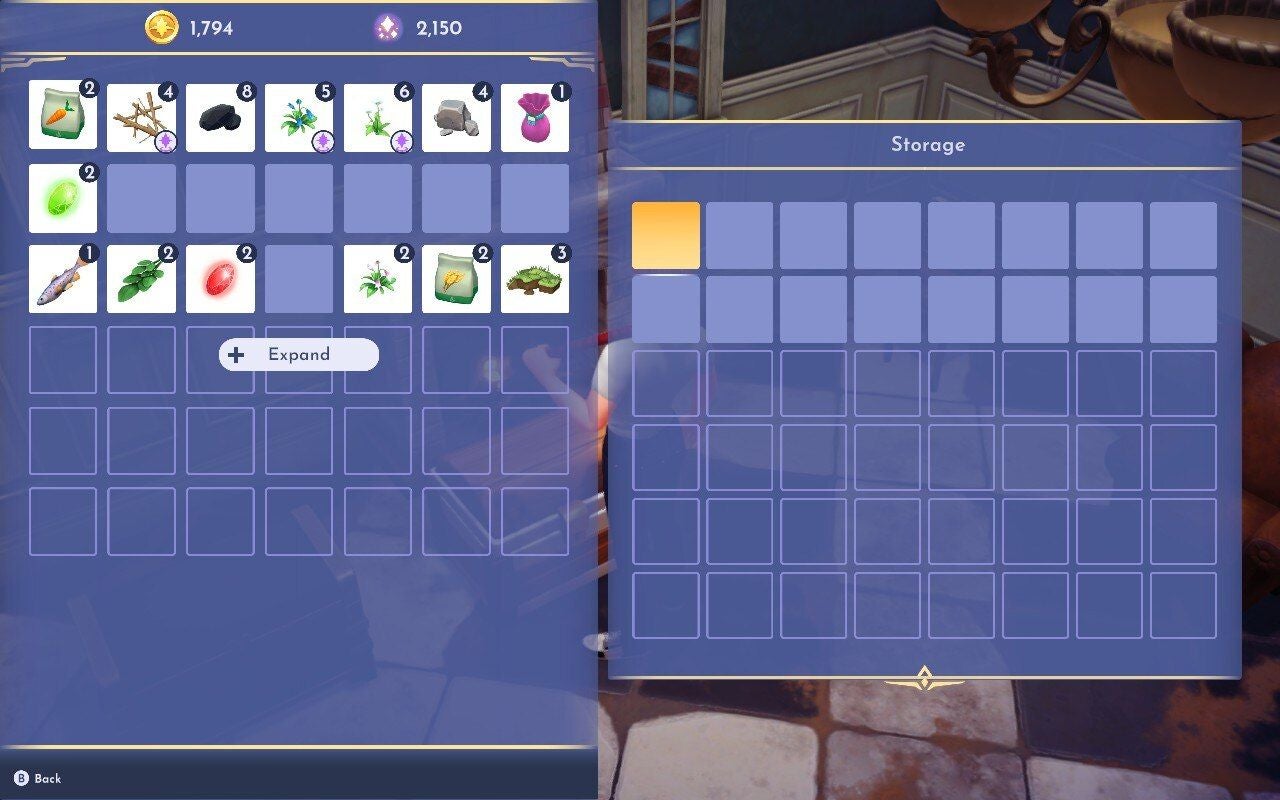Click the caught fish in the inventory

point(62,275)
